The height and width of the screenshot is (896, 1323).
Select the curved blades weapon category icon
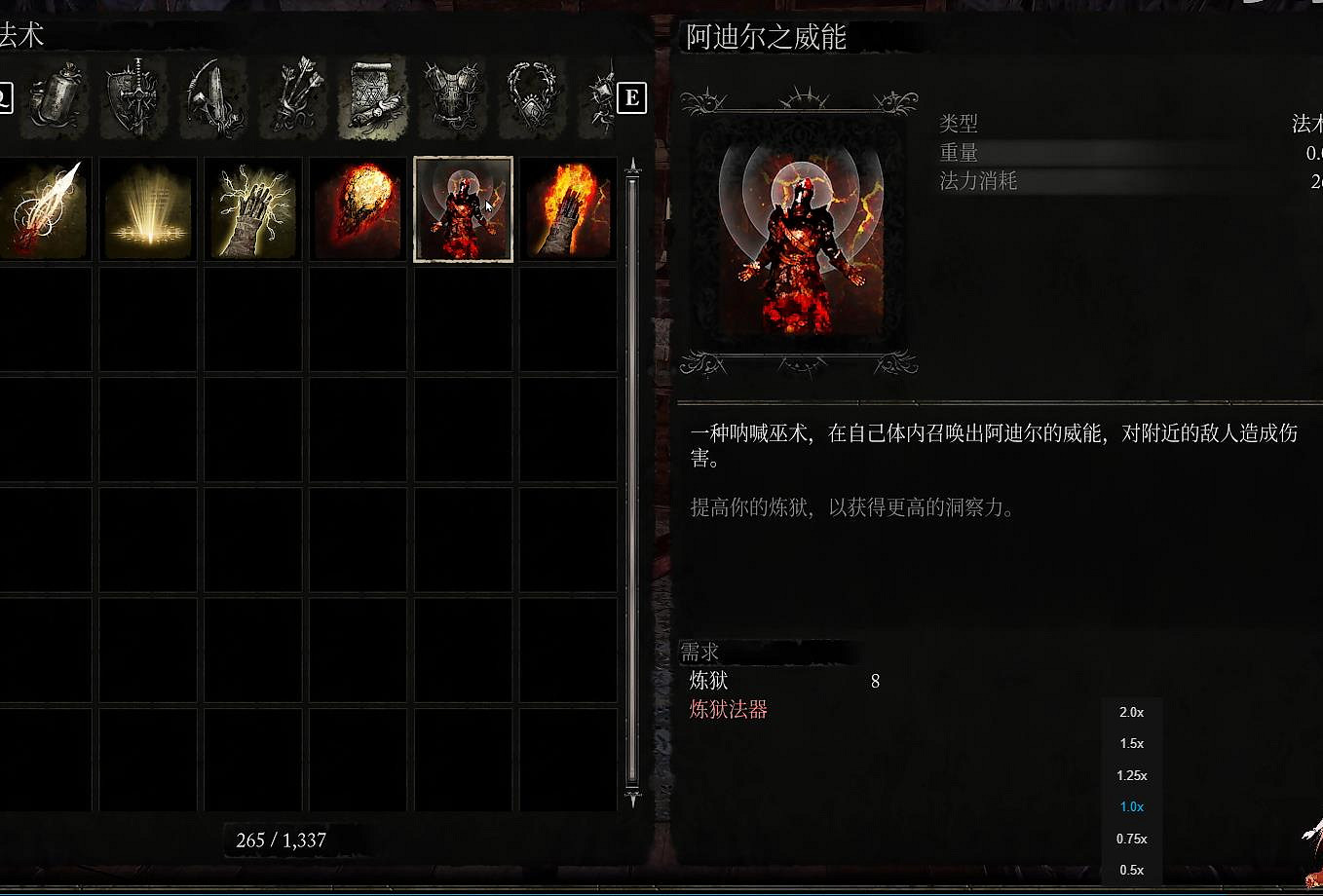point(214,97)
